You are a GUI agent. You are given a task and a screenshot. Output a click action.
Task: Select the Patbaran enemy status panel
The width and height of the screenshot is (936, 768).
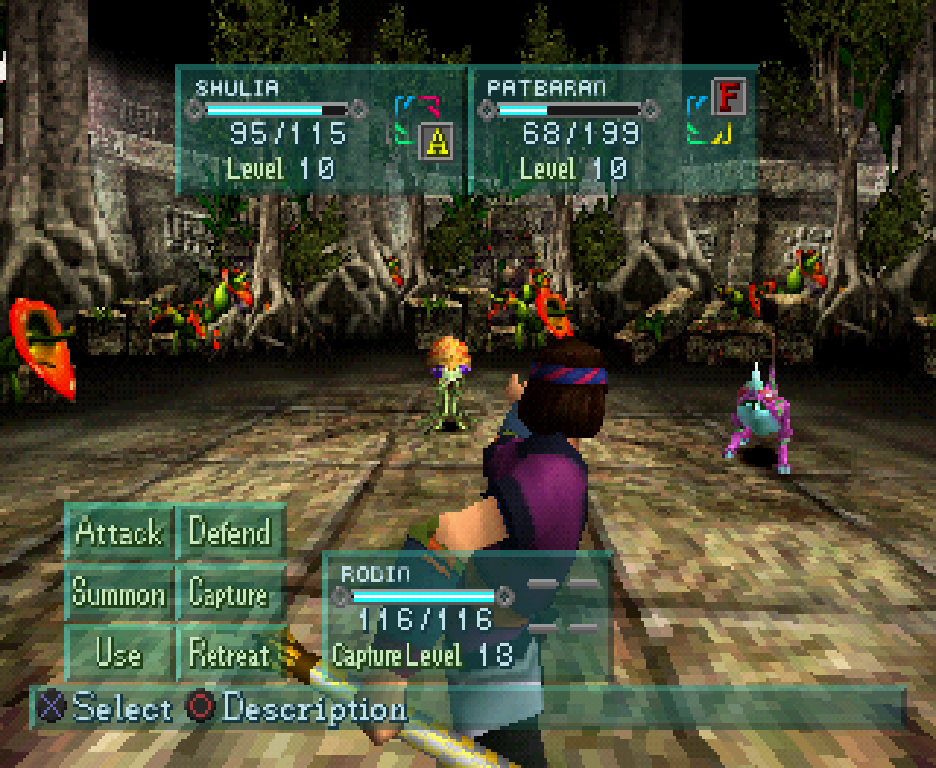(x=613, y=130)
